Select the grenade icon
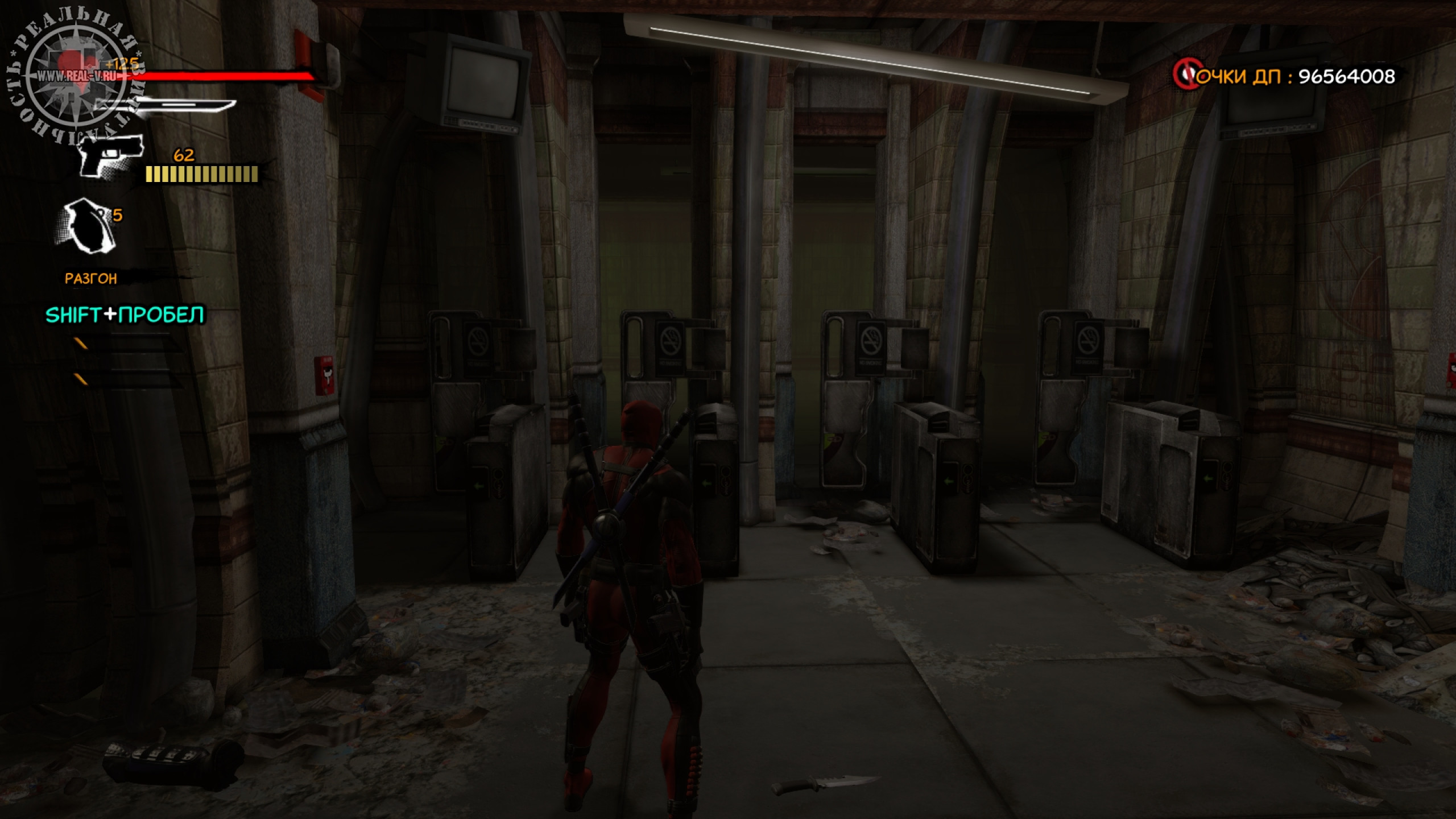This screenshot has width=1456, height=819. pos(87,225)
